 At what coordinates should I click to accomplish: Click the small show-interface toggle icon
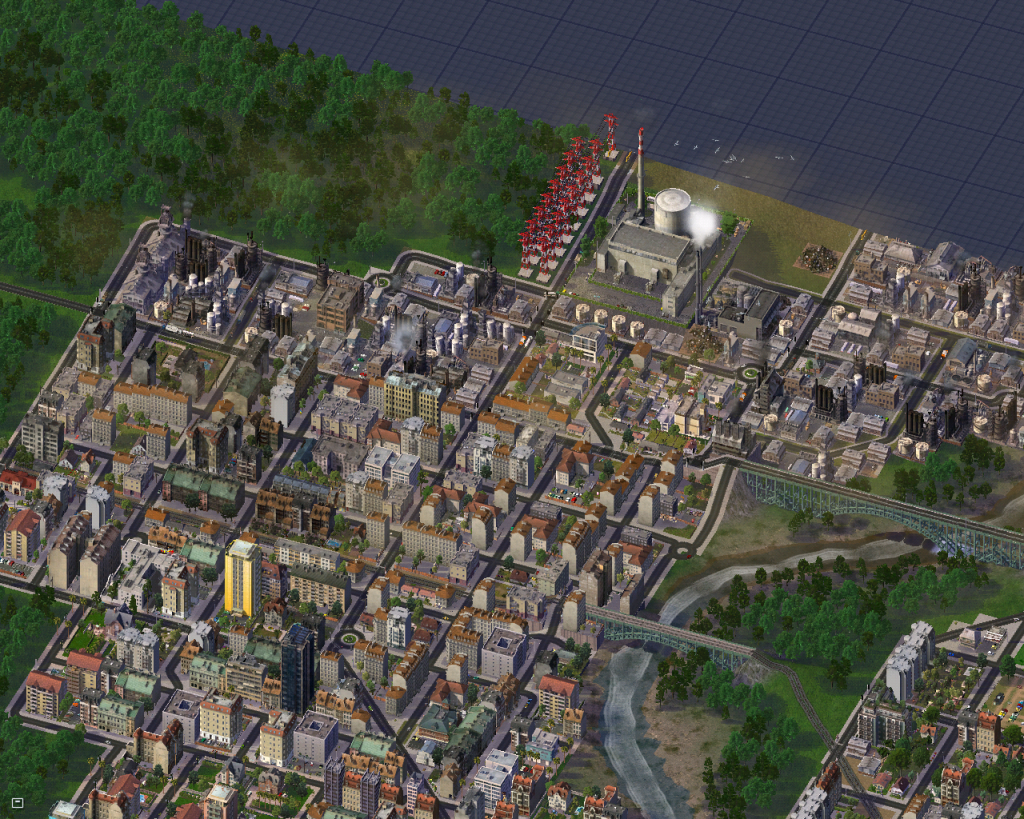pos(17,802)
